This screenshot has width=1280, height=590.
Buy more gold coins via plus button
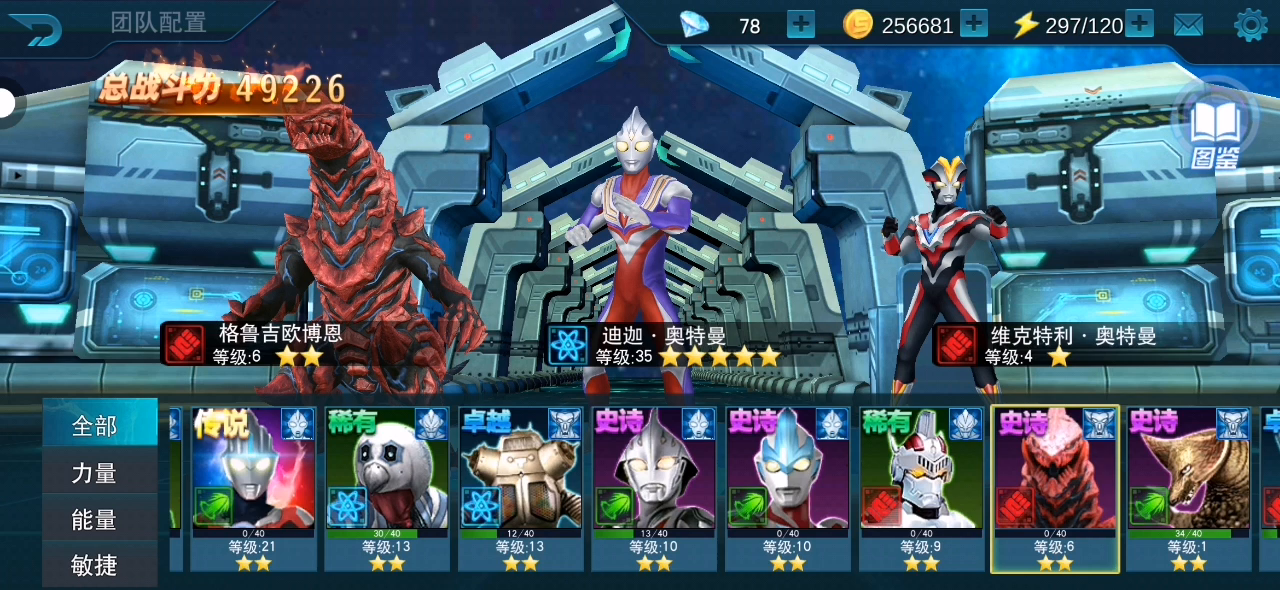973,24
